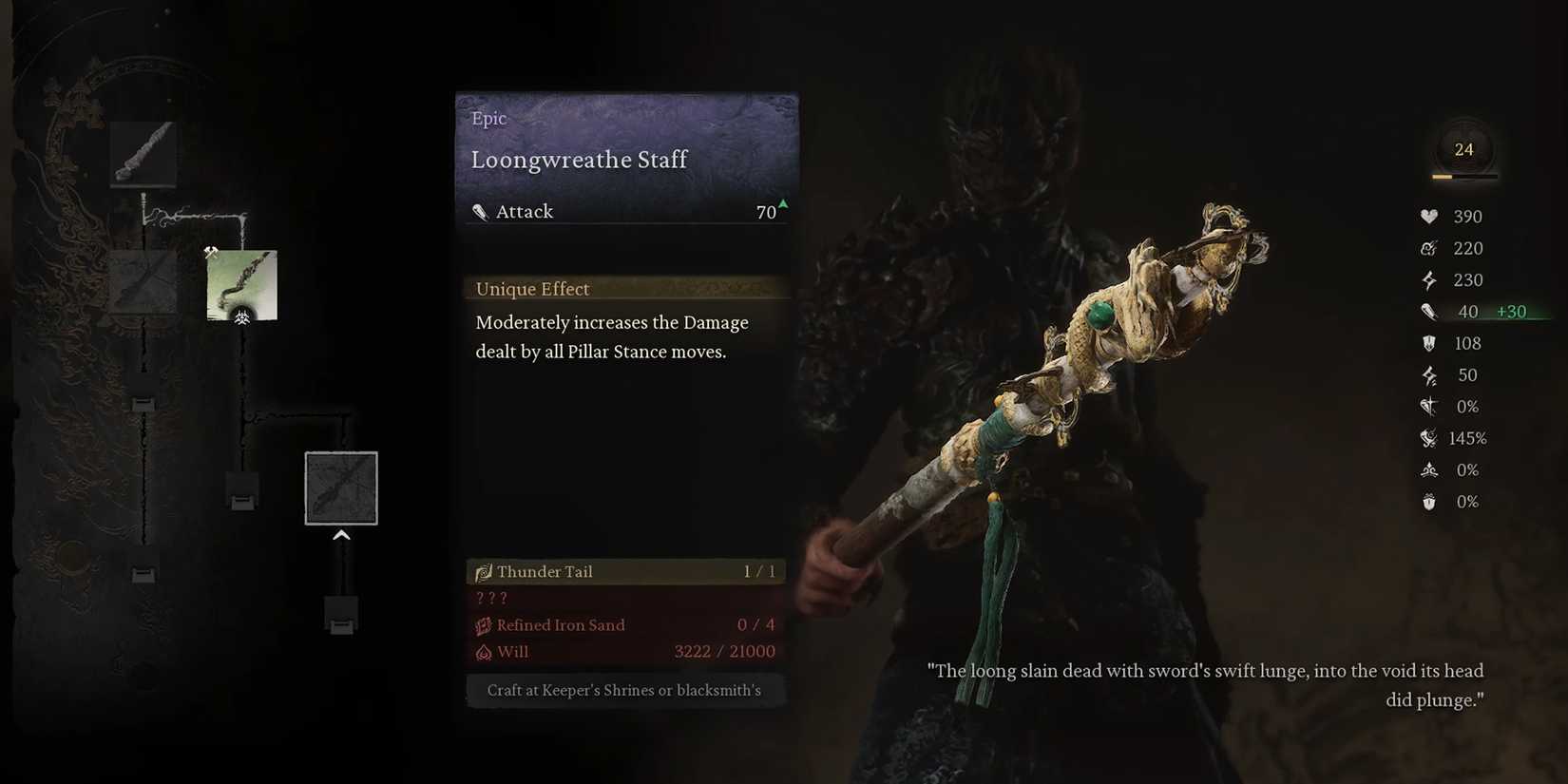Click the stamina lightning icon showing 230
This screenshot has height=784, width=1568.
click(1429, 279)
